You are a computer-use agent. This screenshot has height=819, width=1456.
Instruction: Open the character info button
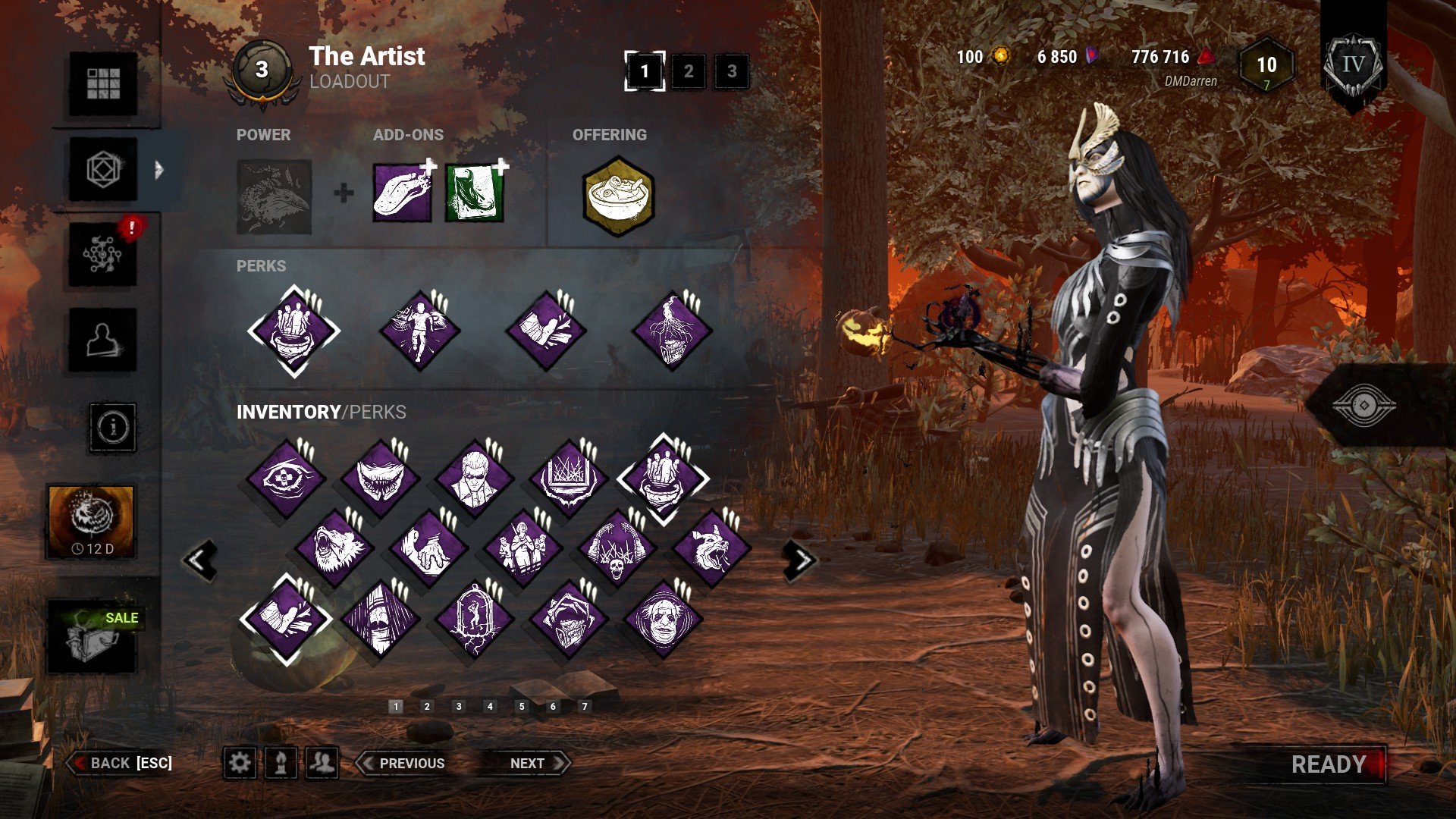click(113, 428)
